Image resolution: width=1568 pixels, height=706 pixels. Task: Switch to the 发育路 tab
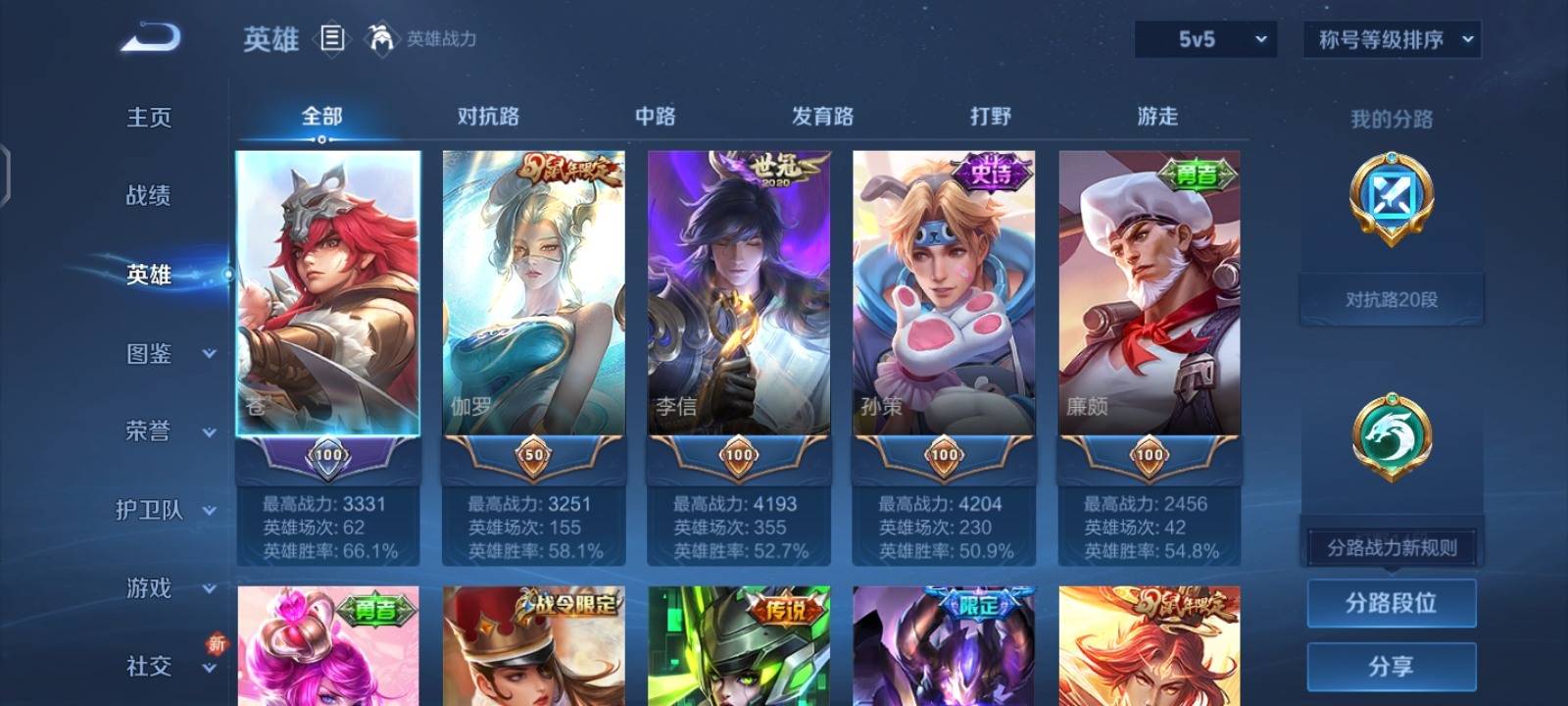pos(821,117)
